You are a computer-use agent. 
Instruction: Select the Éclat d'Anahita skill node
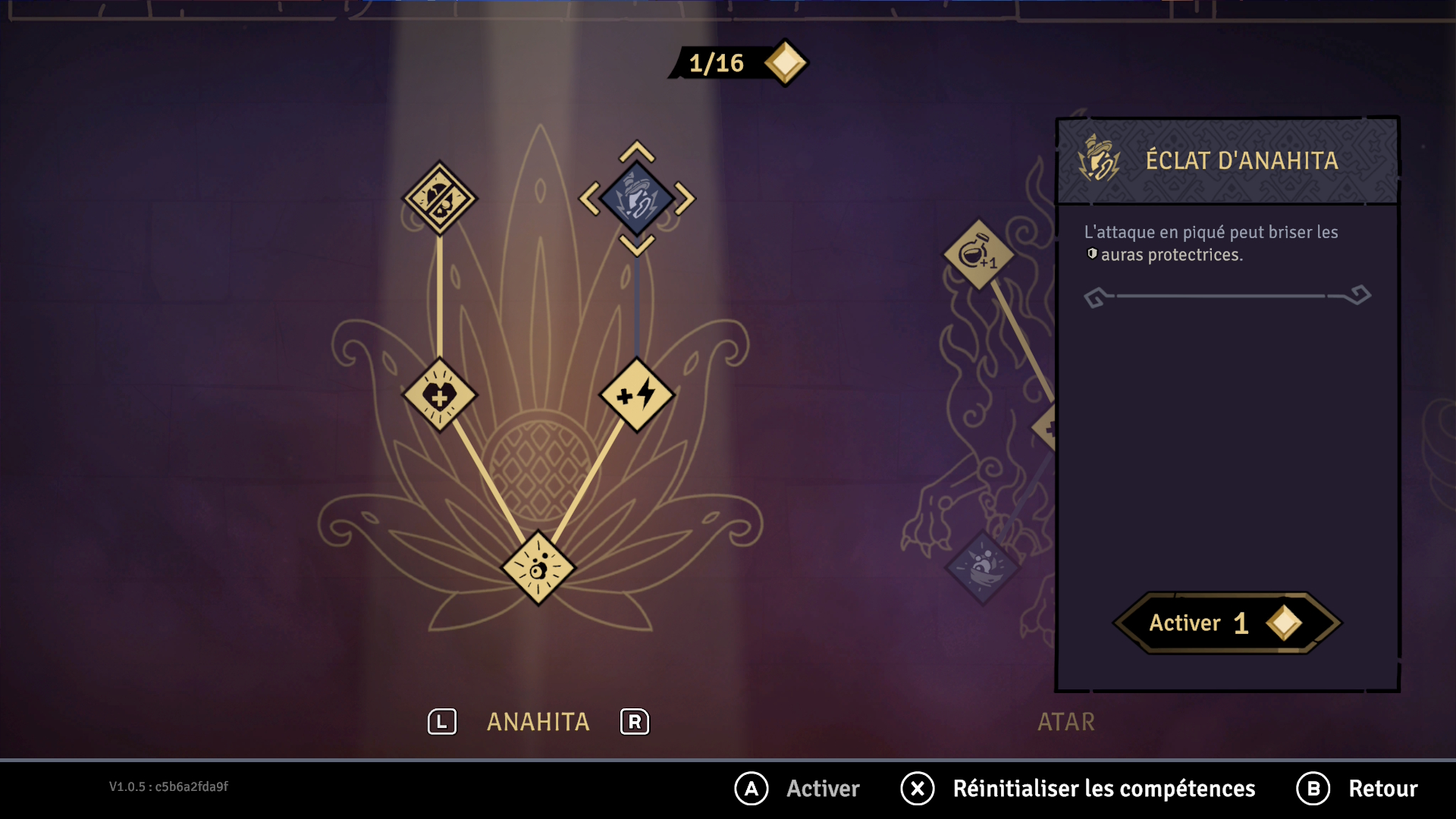(637, 199)
